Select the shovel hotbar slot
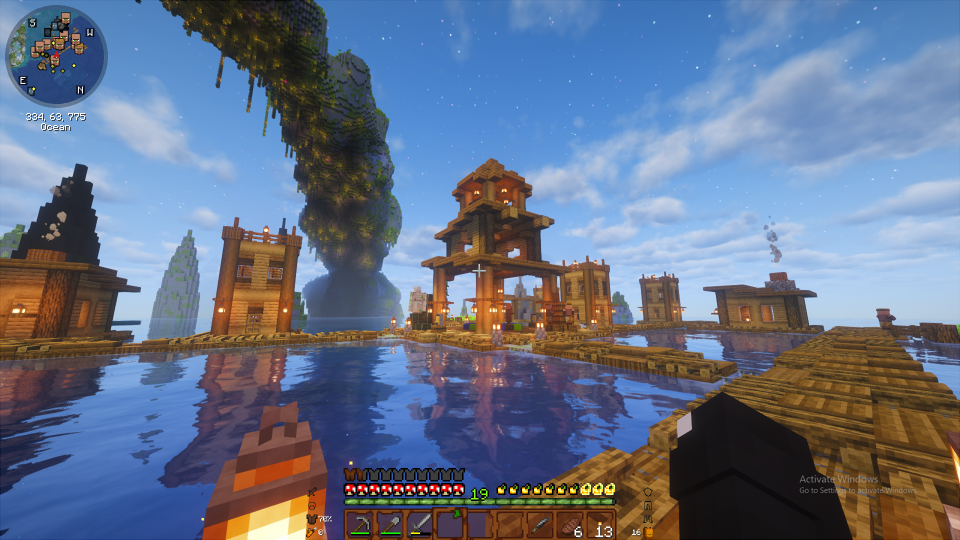960x540 pixels. [390, 524]
